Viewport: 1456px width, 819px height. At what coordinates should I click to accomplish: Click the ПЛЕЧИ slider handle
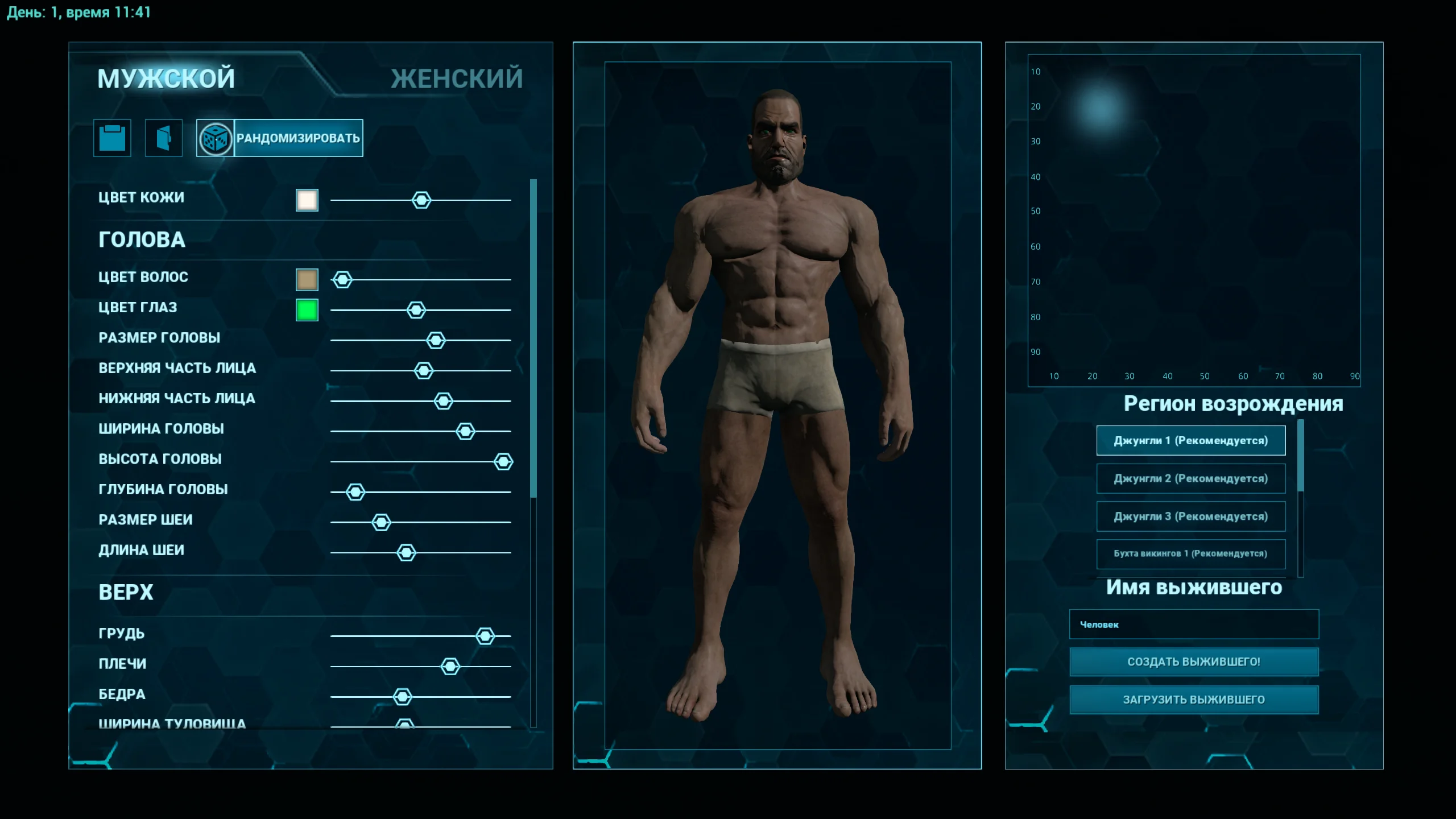point(450,667)
